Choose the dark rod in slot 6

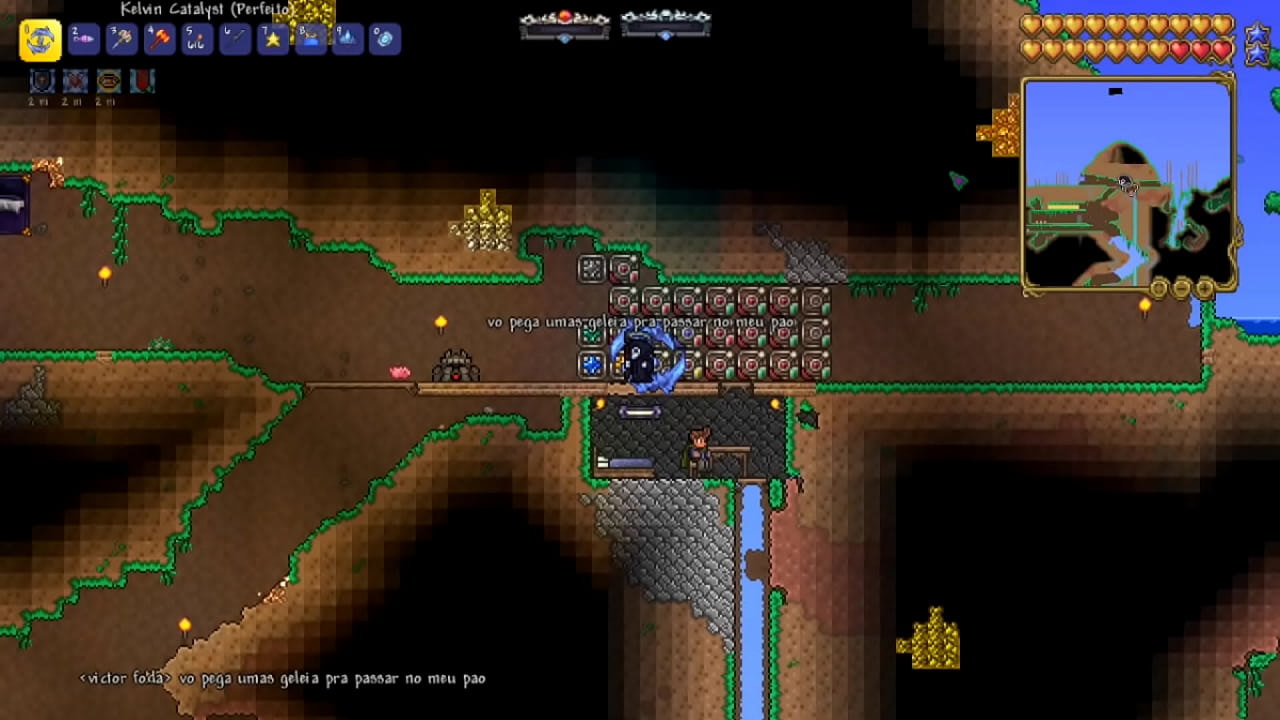[235, 39]
